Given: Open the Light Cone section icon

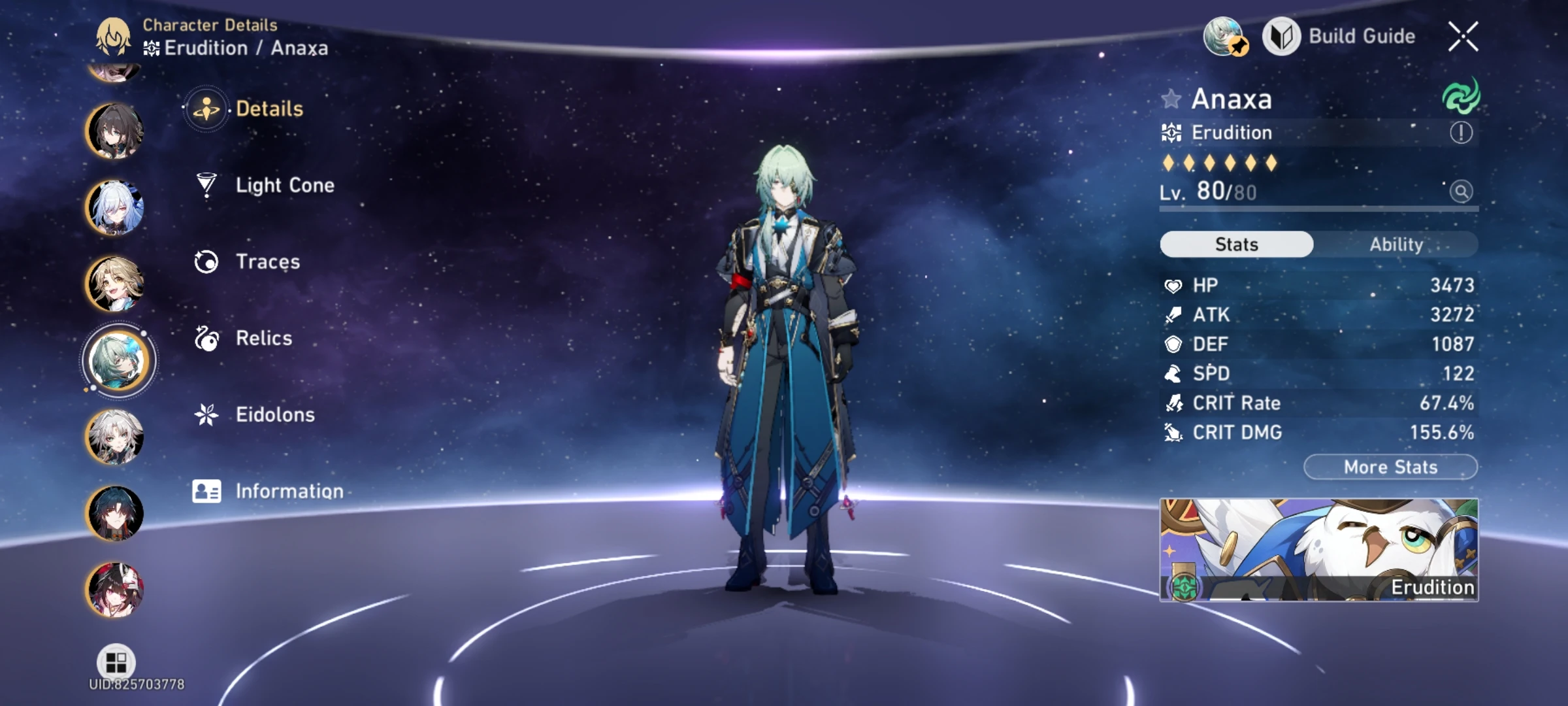Looking at the screenshot, I should 206,185.
